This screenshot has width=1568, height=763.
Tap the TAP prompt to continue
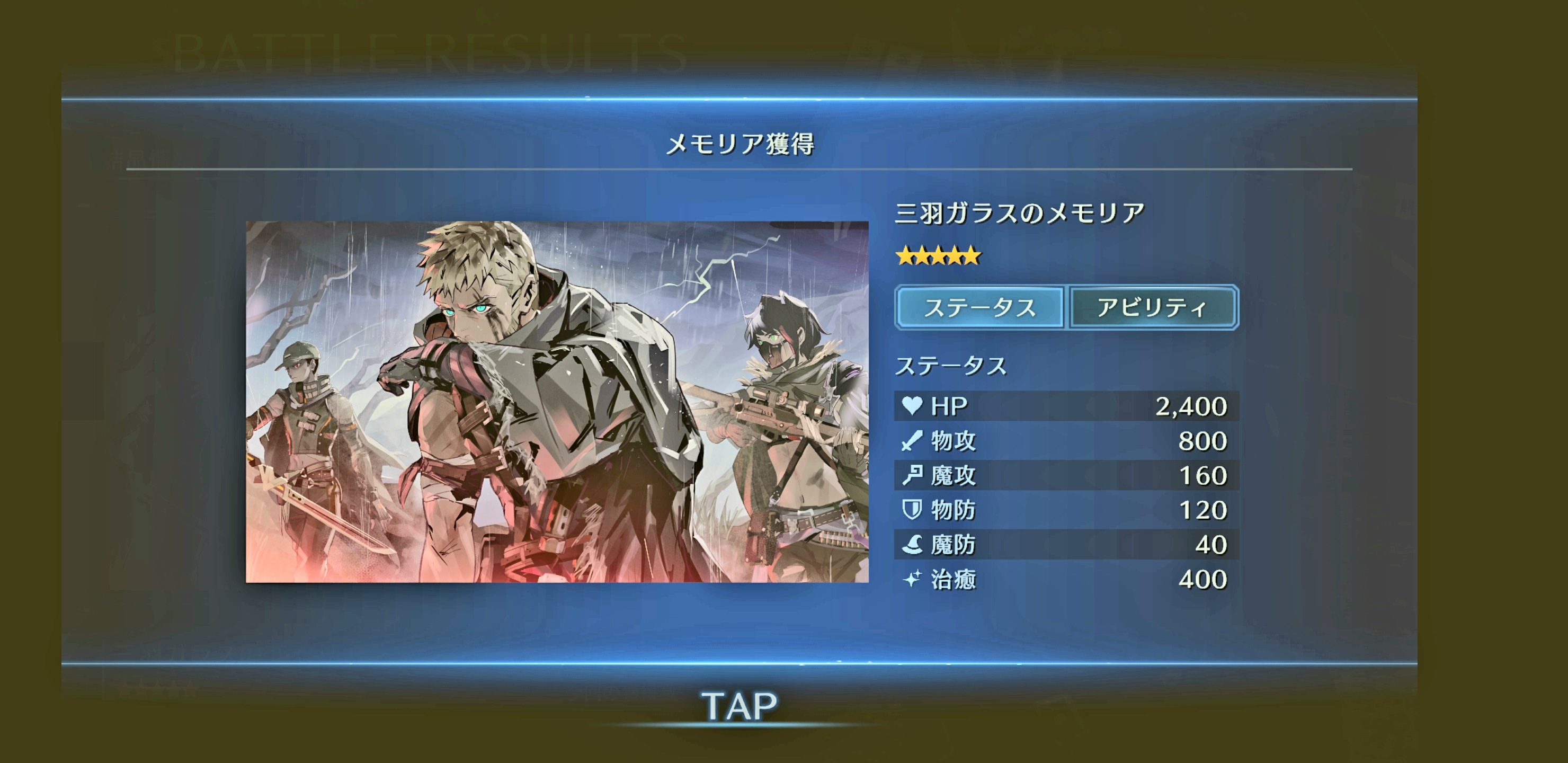click(739, 706)
